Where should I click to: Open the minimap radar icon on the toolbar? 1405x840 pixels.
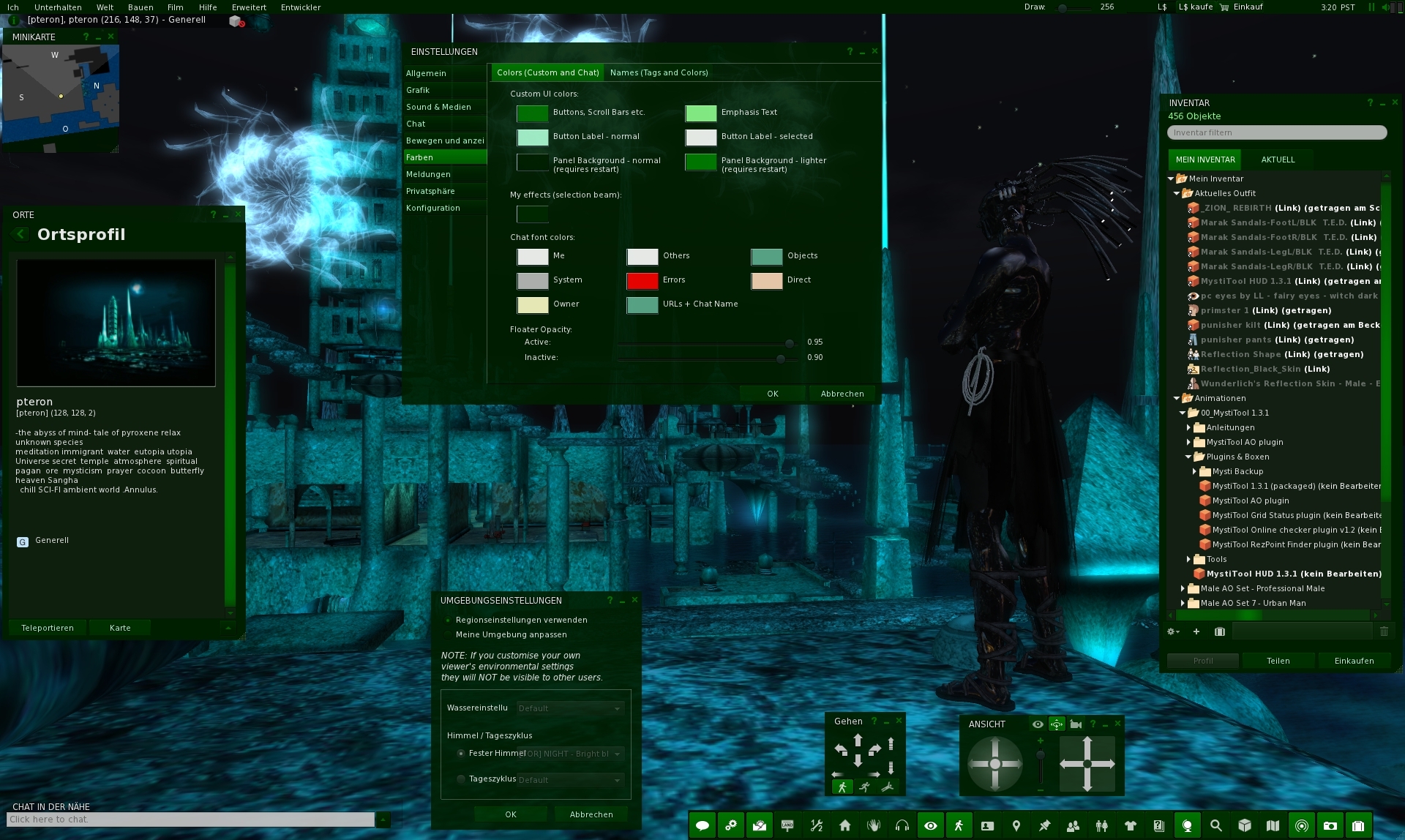[x=1303, y=825]
